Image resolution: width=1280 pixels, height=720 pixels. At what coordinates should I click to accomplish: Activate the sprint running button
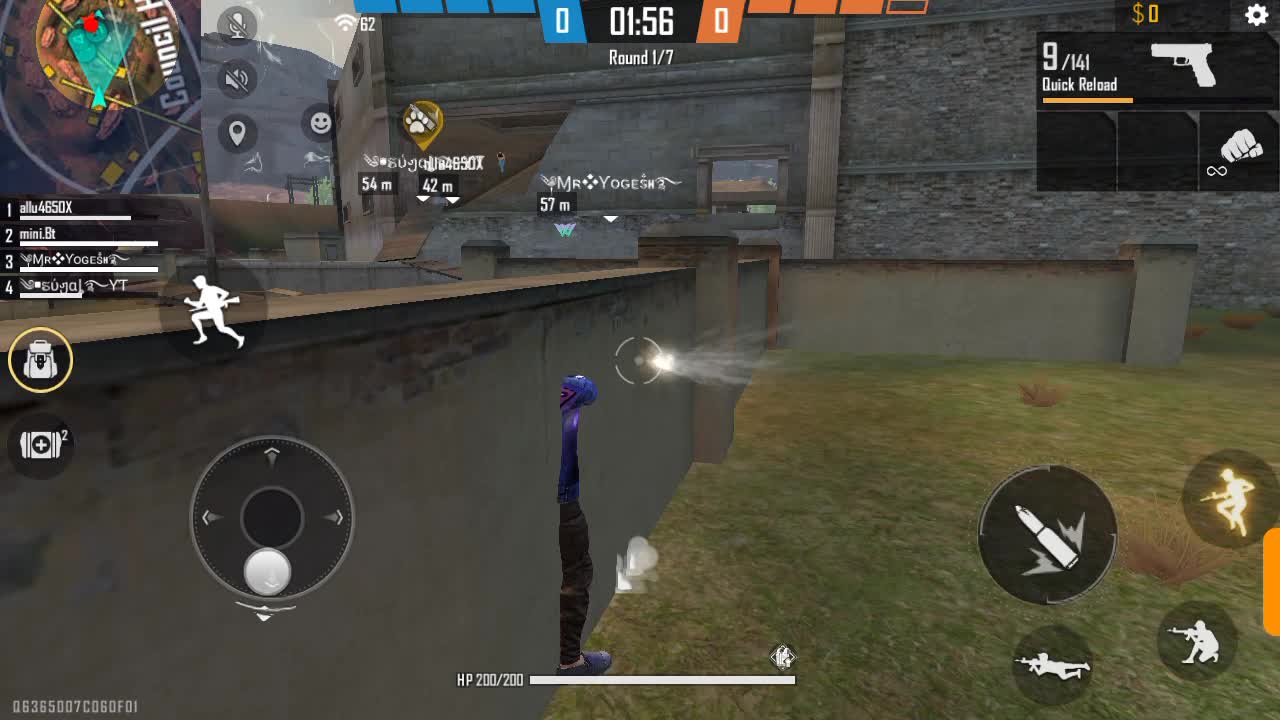click(x=214, y=310)
